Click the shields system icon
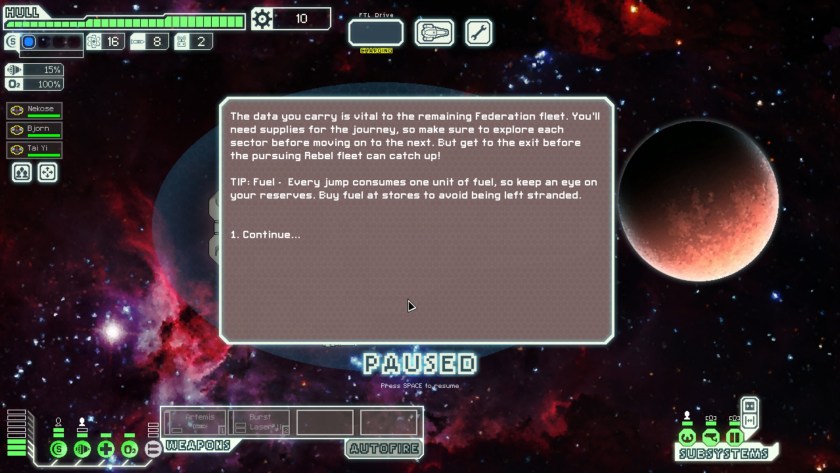This screenshot has width=840, height=473. 58,450
